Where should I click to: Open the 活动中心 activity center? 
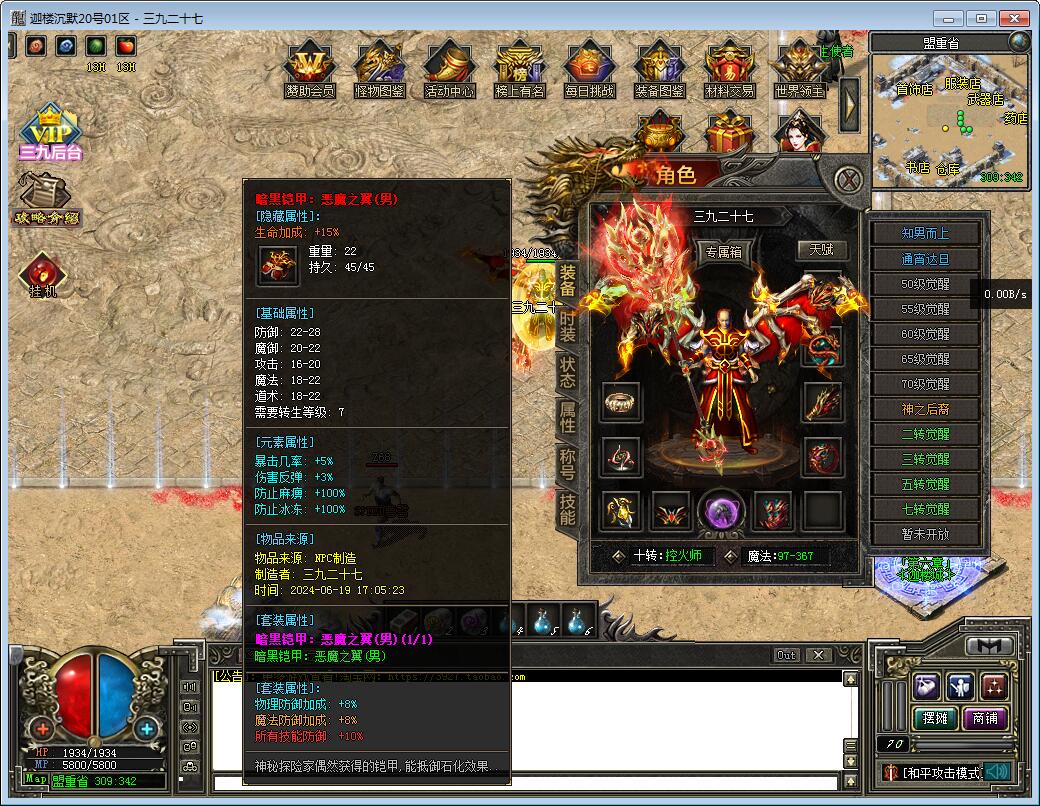[x=449, y=68]
